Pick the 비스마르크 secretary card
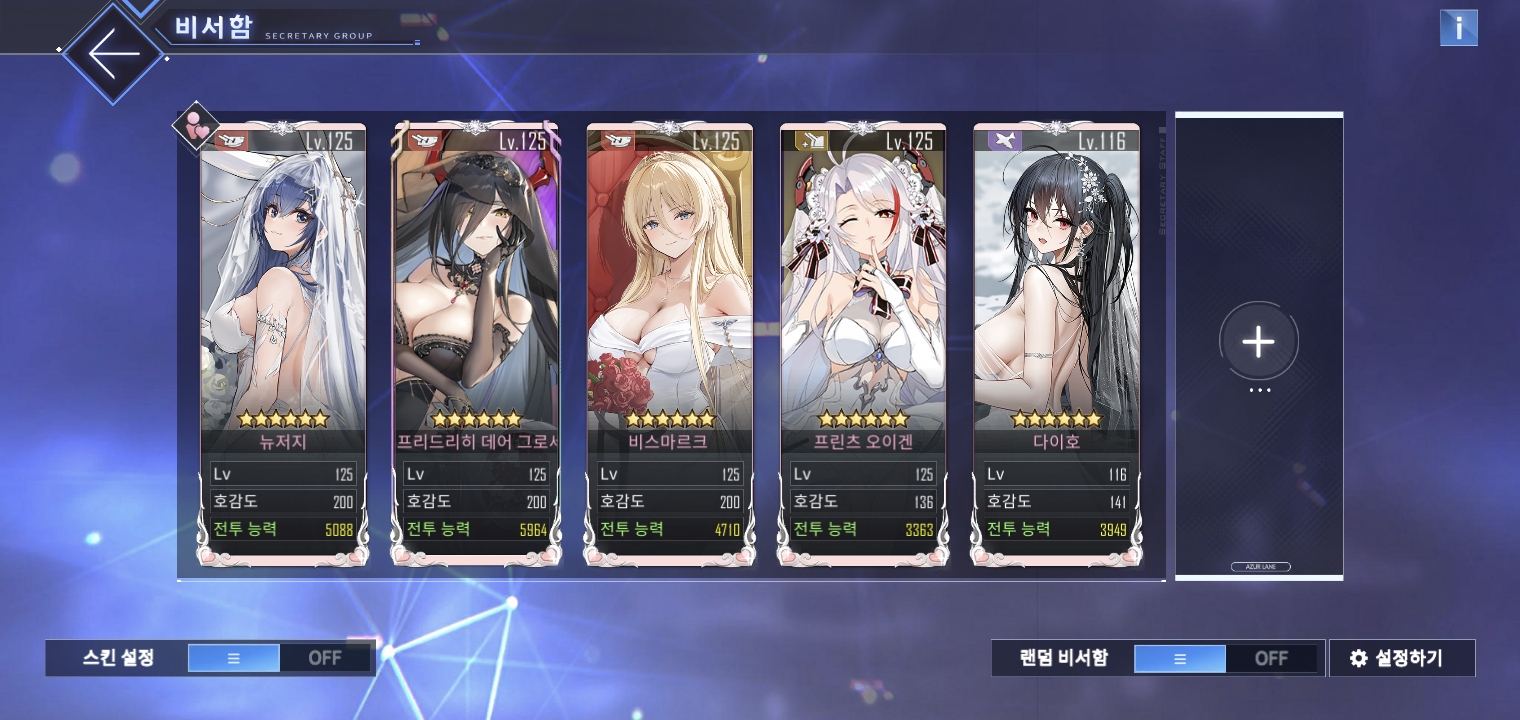1520x720 pixels. 670,300
